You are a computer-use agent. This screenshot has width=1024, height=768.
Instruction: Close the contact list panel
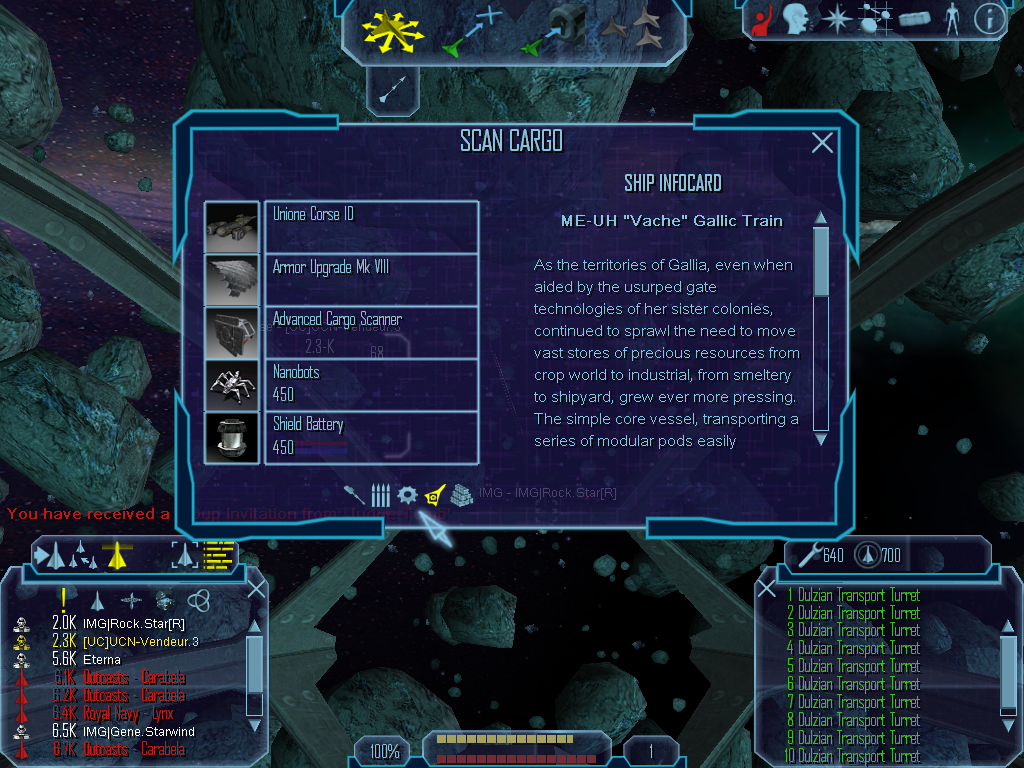[256, 589]
